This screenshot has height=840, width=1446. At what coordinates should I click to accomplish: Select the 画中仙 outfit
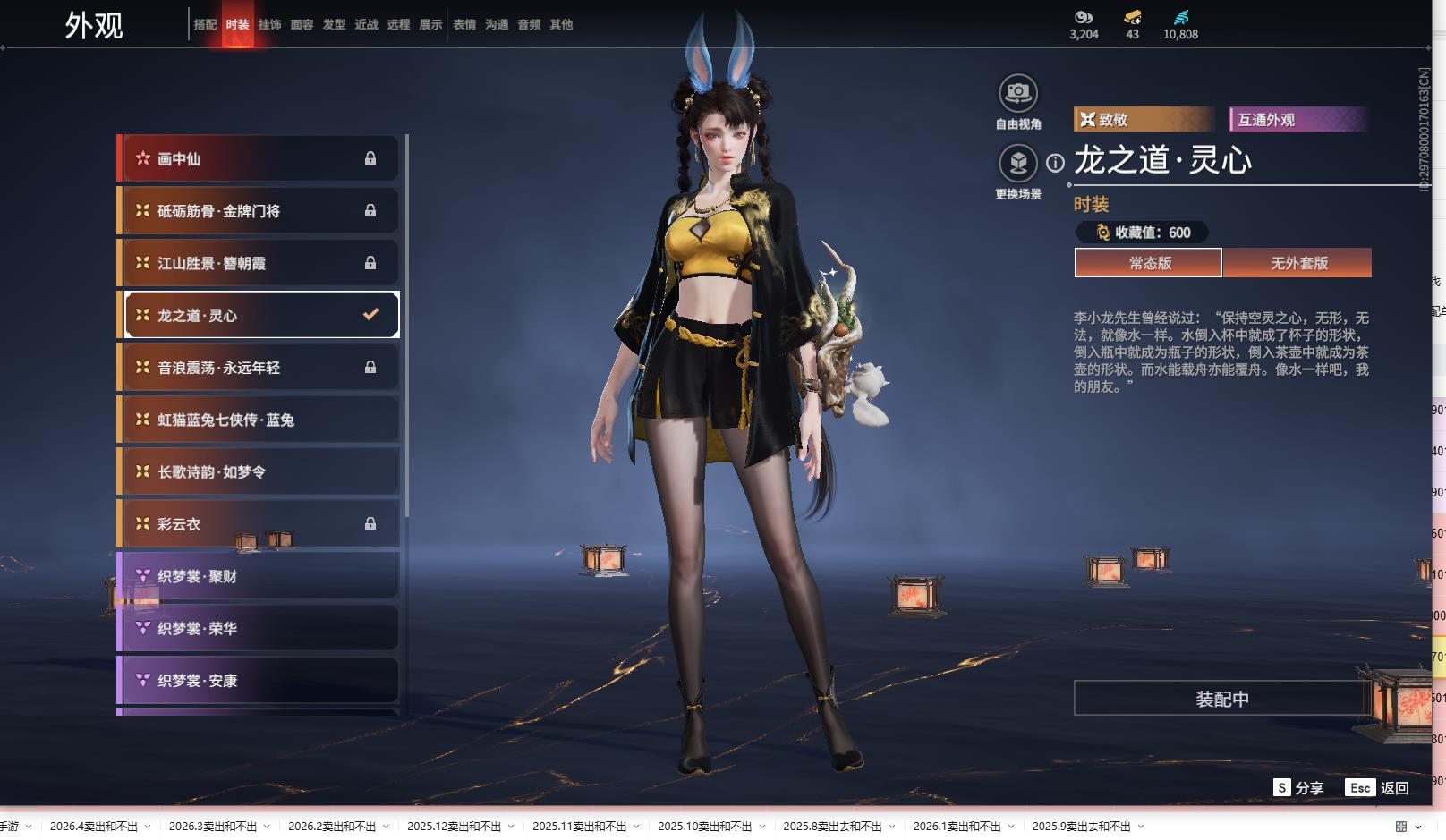(259, 159)
